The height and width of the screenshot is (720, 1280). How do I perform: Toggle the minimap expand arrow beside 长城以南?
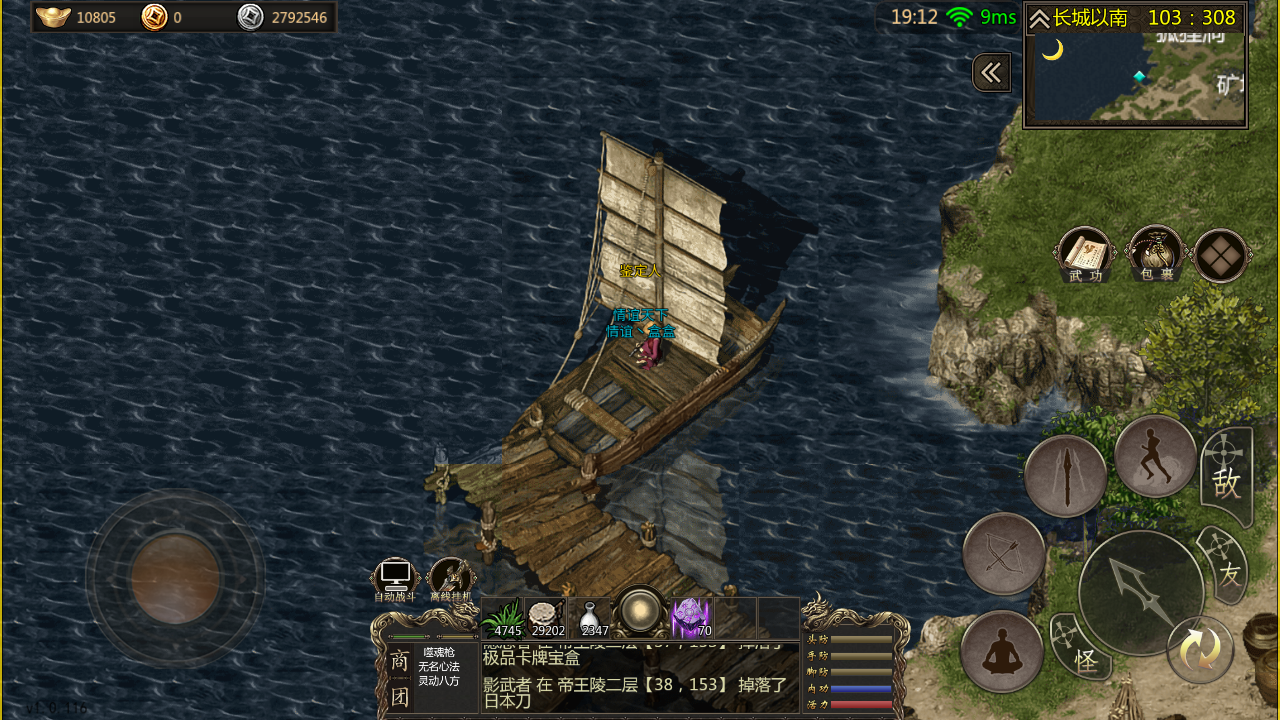tap(1039, 19)
